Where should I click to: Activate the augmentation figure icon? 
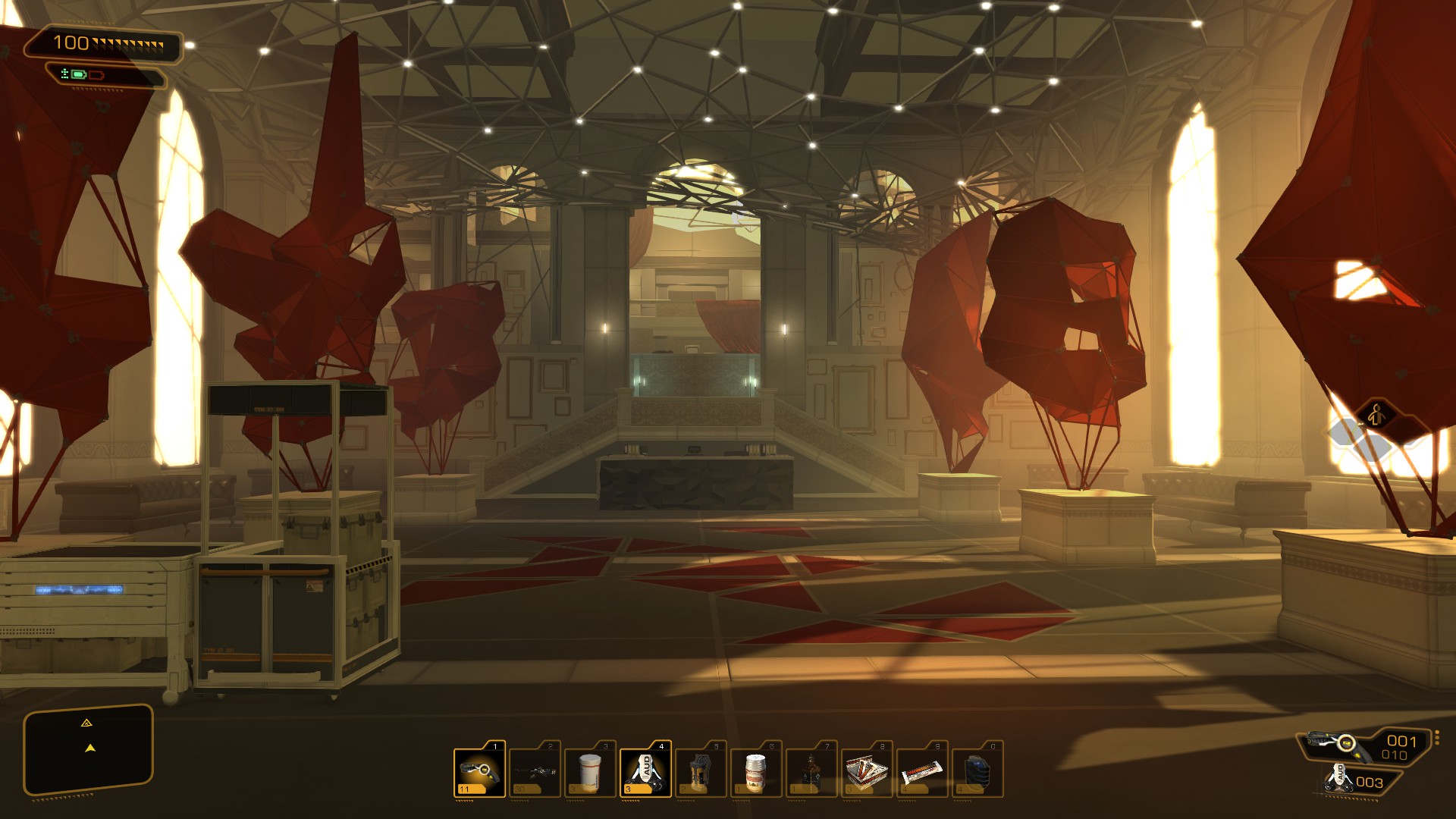coord(1376,415)
